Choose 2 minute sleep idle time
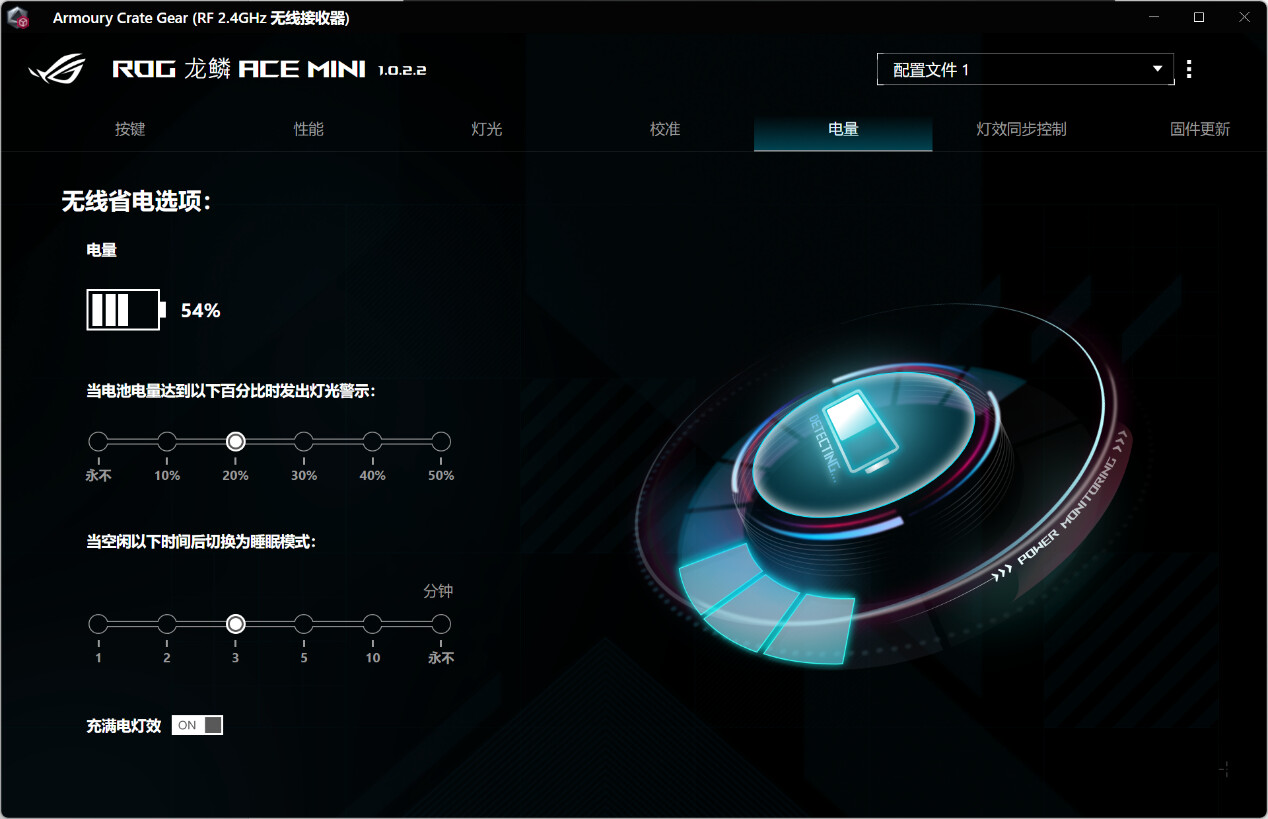Image resolution: width=1268 pixels, height=819 pixels. click(x=167, y=624)
